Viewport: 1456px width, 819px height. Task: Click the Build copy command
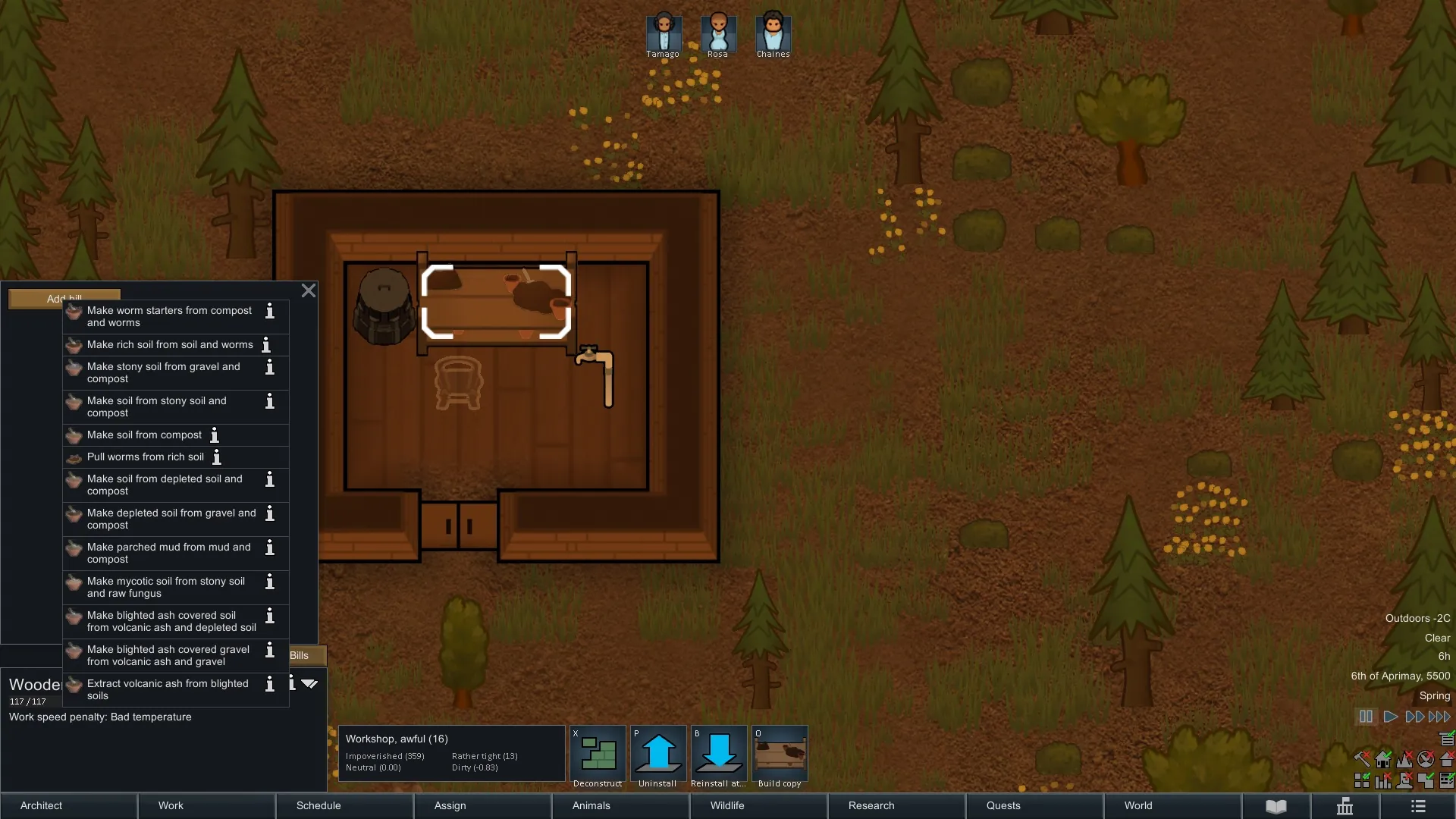point(780,757)
